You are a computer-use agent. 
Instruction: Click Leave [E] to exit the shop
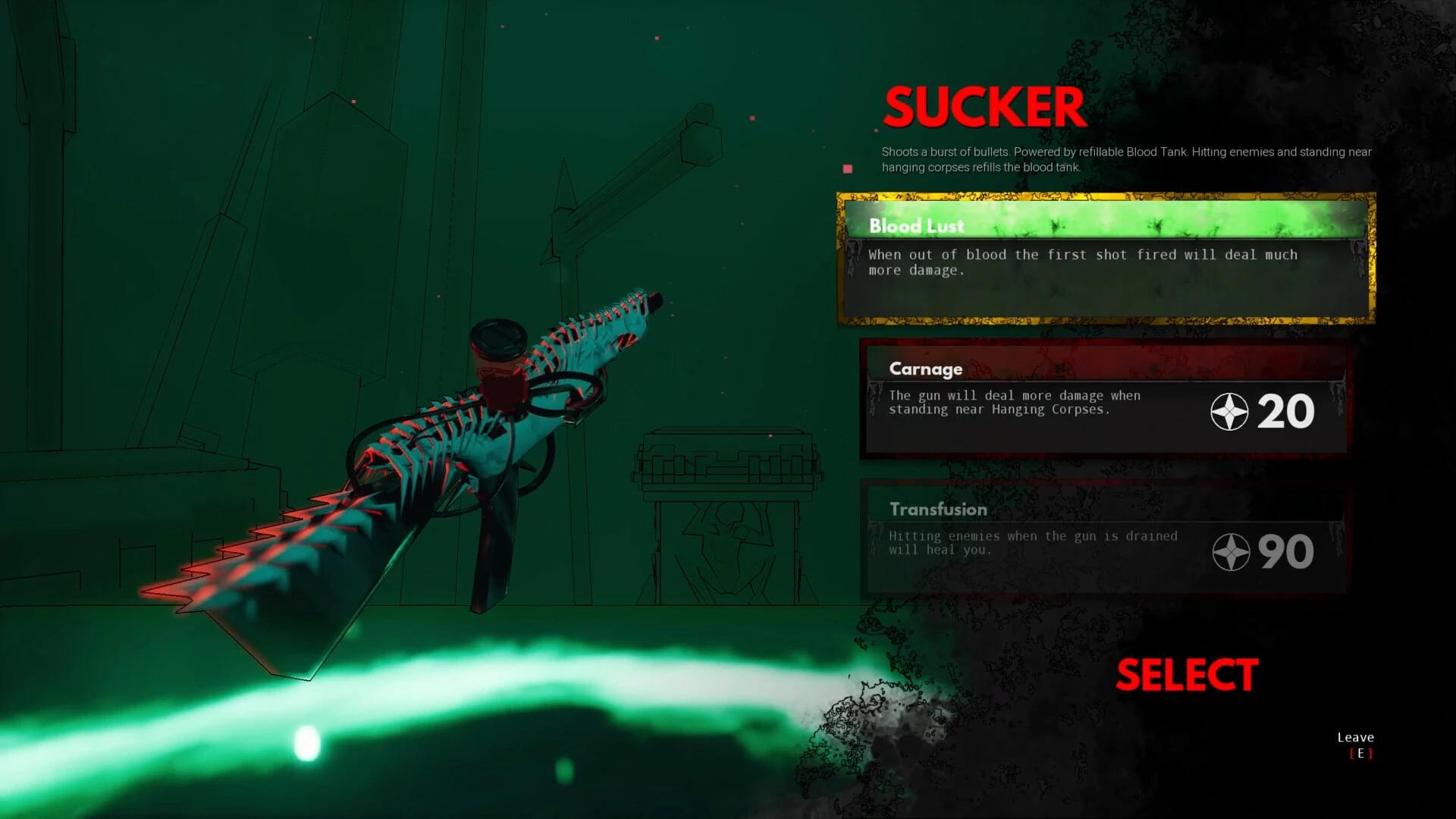(1355, 745)
